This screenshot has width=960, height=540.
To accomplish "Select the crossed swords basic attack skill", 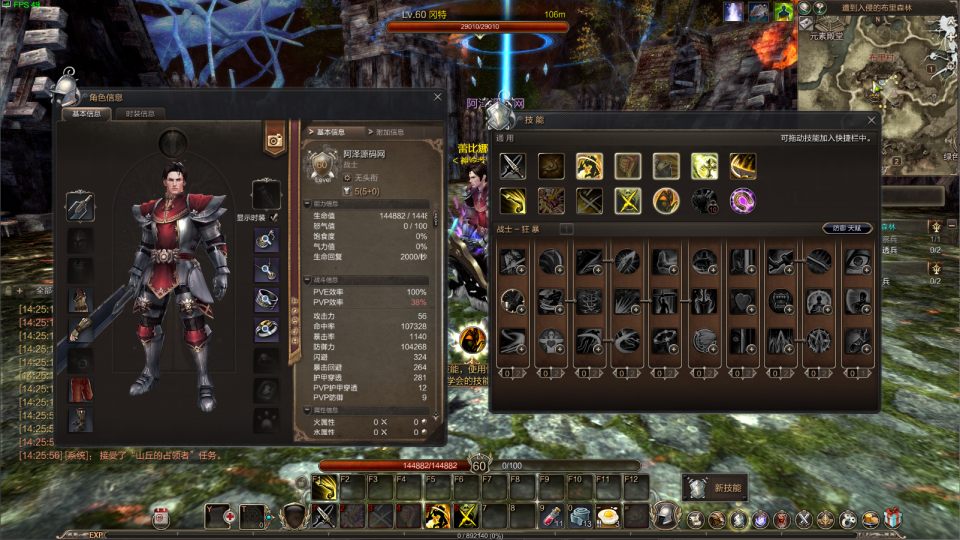I will point(513,166).
